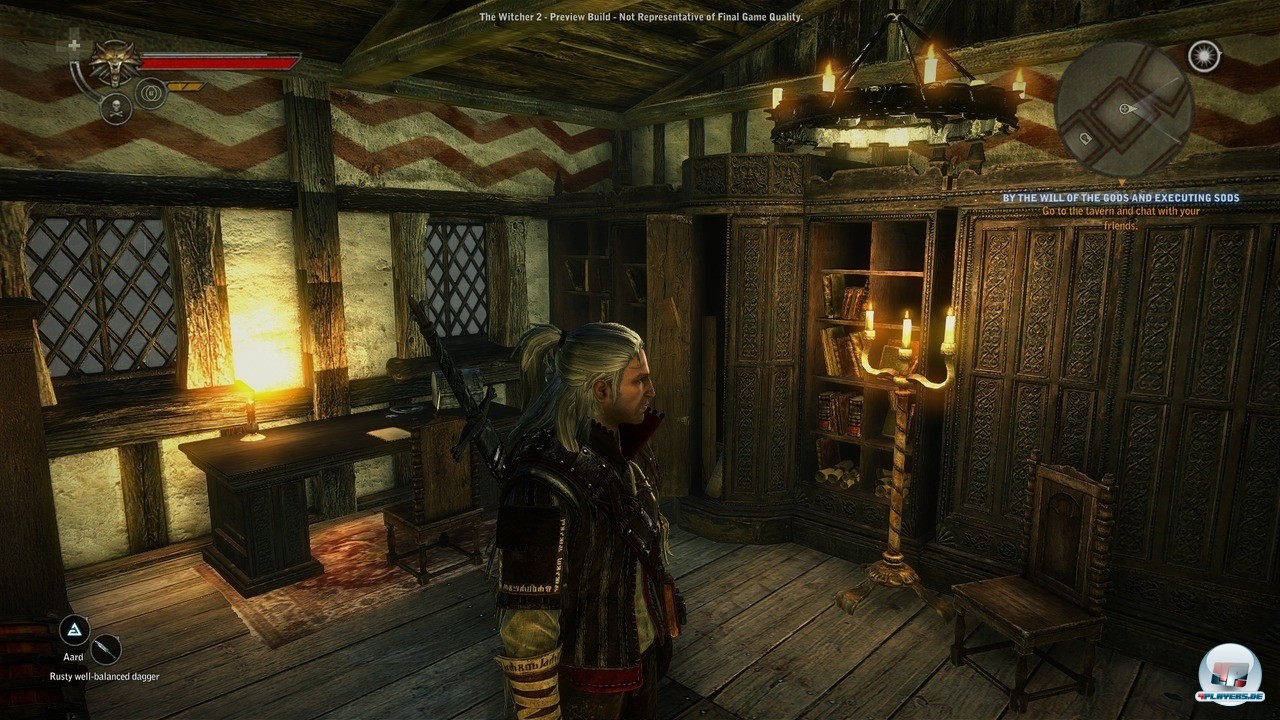Select the skull and crossbones toxicity icon

click(116, 109)
